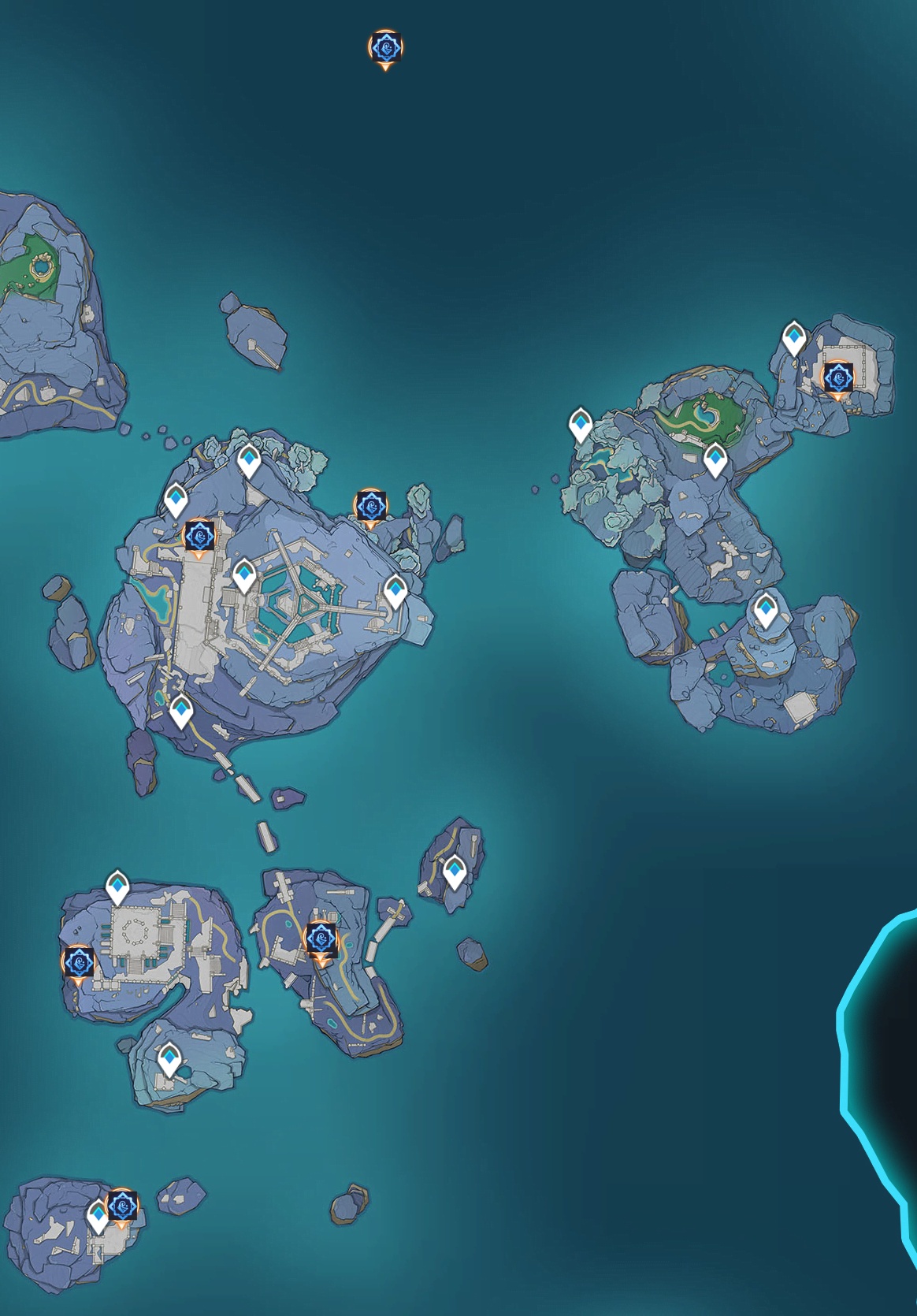This screenshot has height=1316, width=917.
Task: Choose the waypoint on the islet below the southwest courtyard island
Action: pos(169,1059)
